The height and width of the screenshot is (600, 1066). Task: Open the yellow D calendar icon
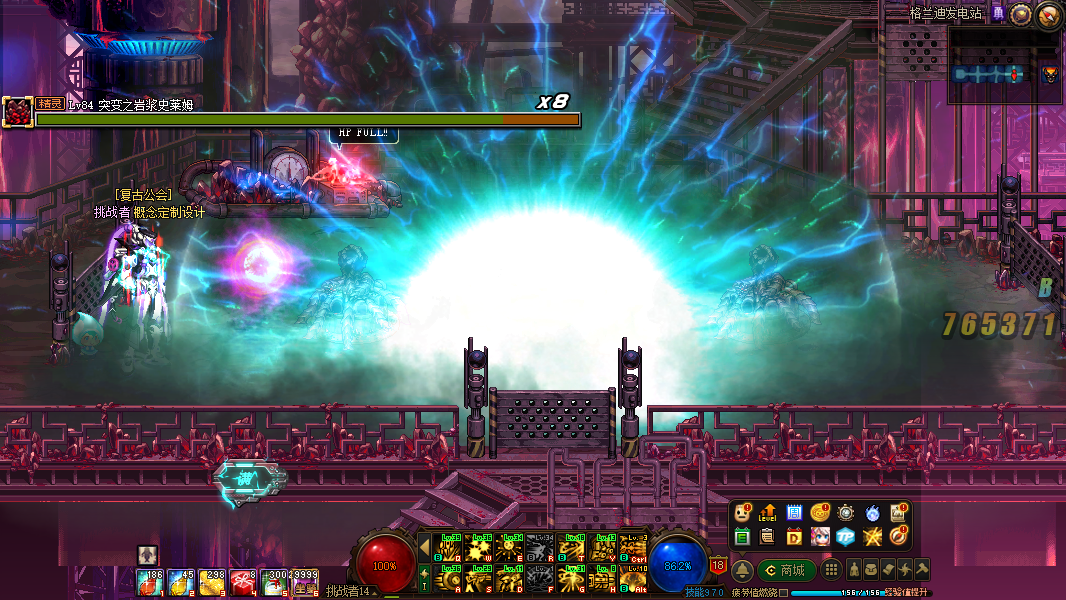[x=794, y=537]
